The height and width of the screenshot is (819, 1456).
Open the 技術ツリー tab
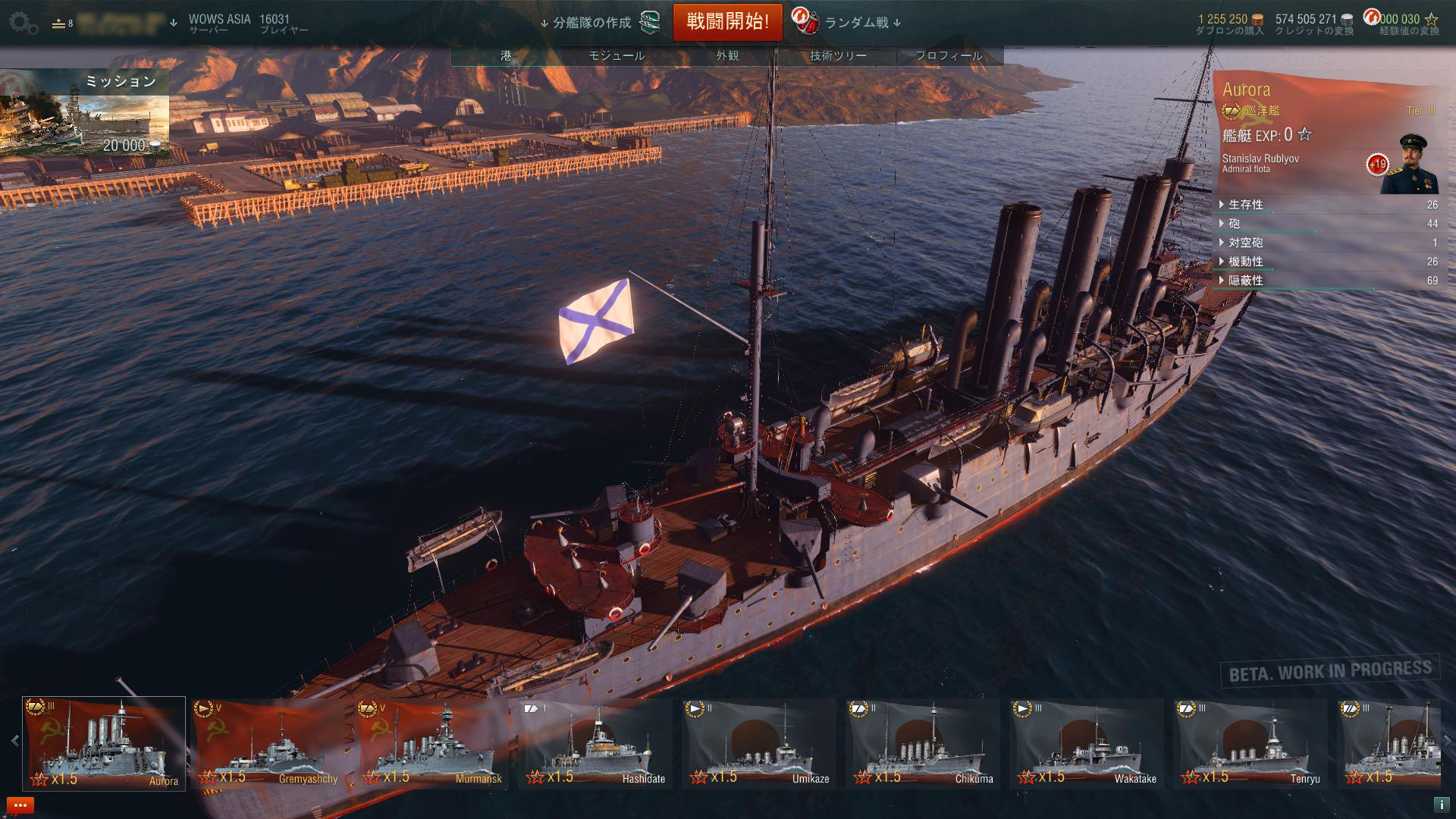[x=838, y=55]
